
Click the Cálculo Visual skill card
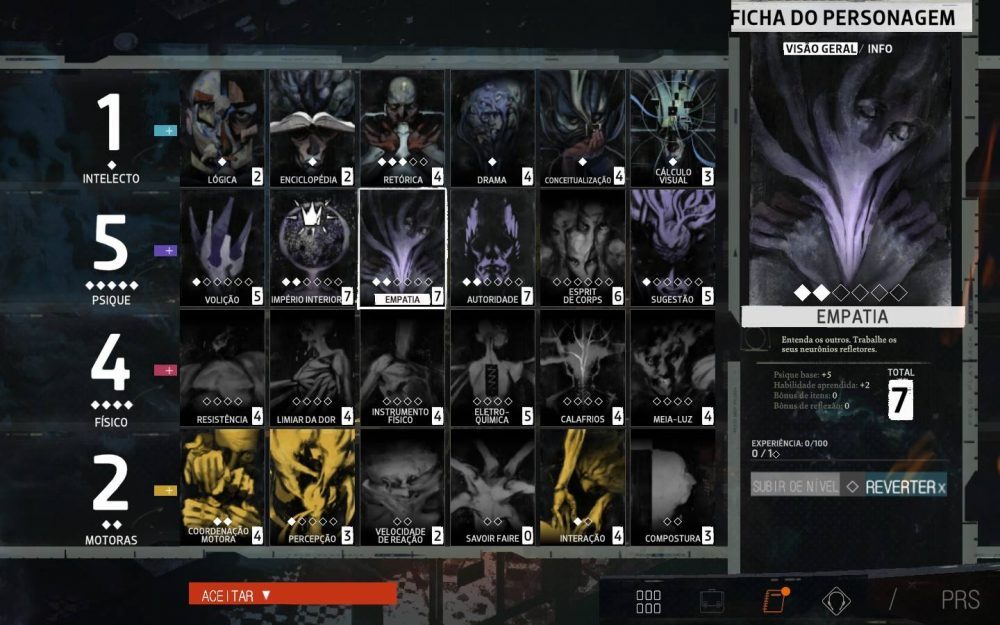pyautogui.click(x=672, y=128)
